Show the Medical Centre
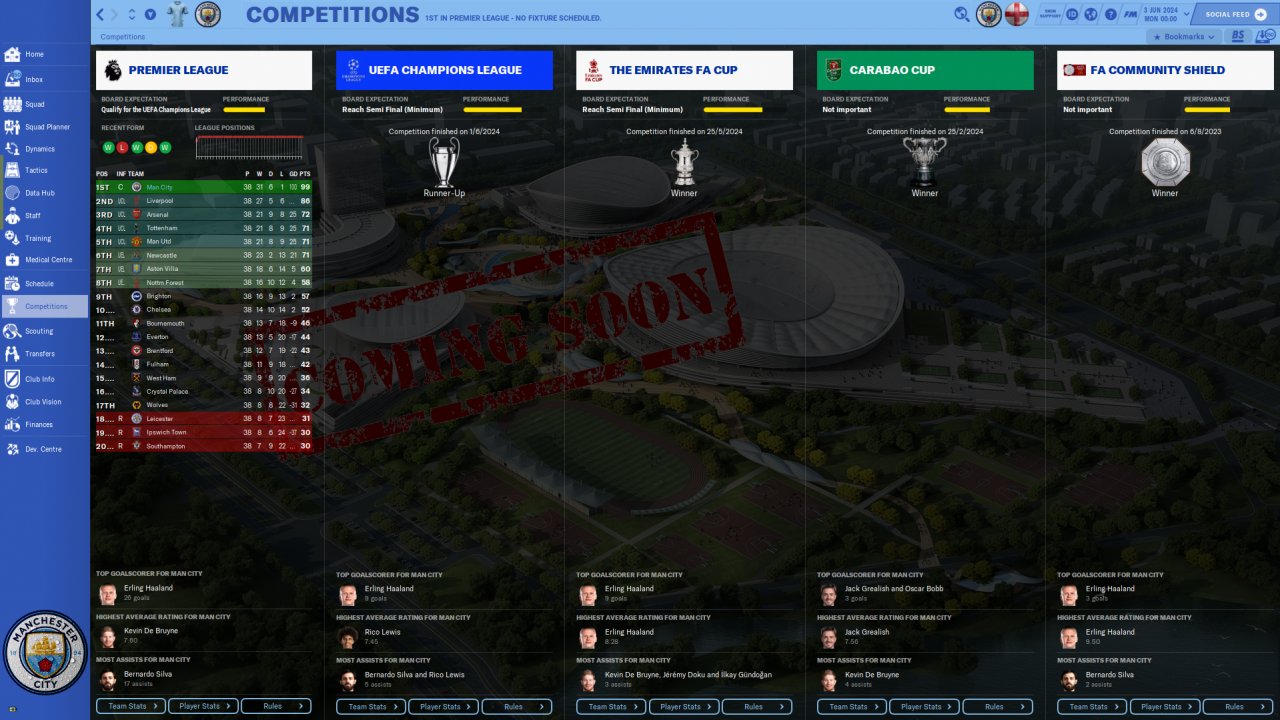The image size is (1280, 720). click(x=48, y=260)
